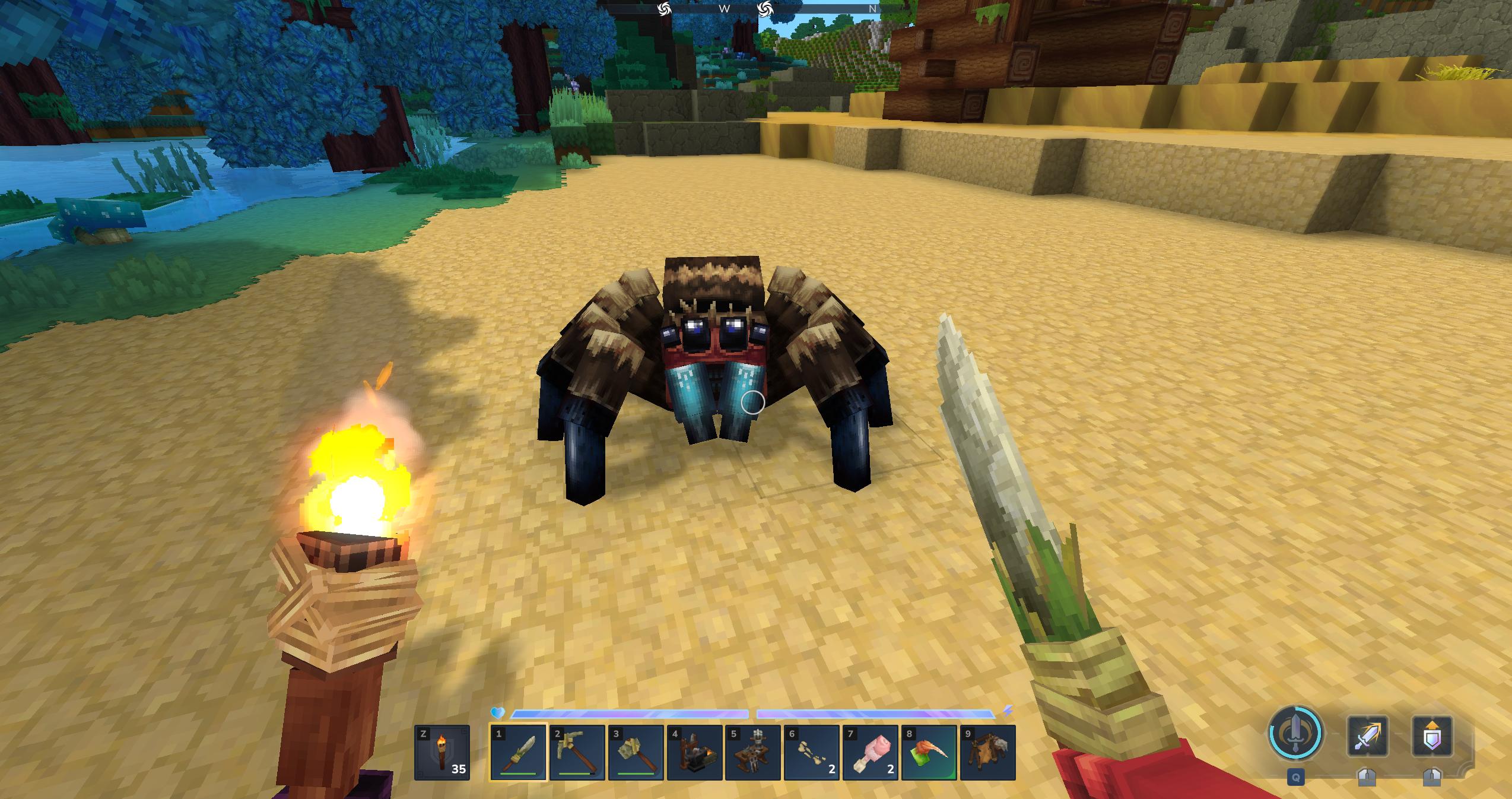Select the torch utility slot

(x=441, y=753)
